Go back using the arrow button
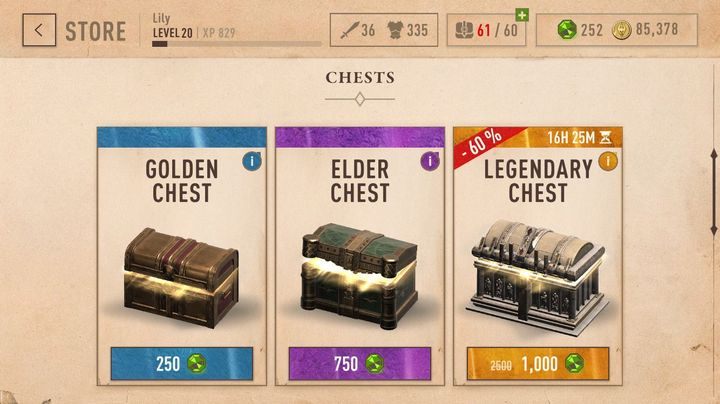 click(39, 30)
